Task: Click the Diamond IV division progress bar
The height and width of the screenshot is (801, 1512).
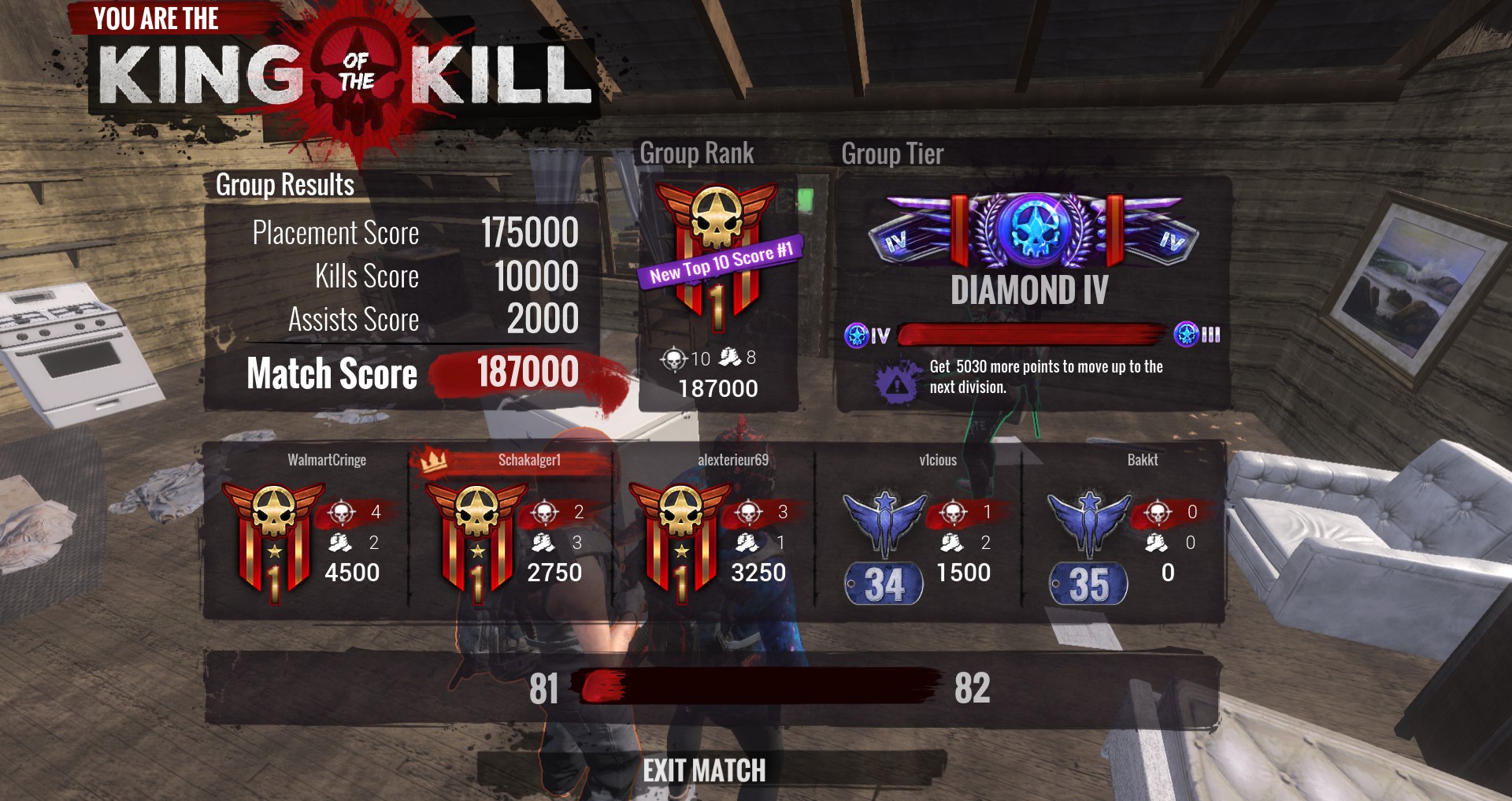Action: pyautogui.click(x=1032, y=334)
